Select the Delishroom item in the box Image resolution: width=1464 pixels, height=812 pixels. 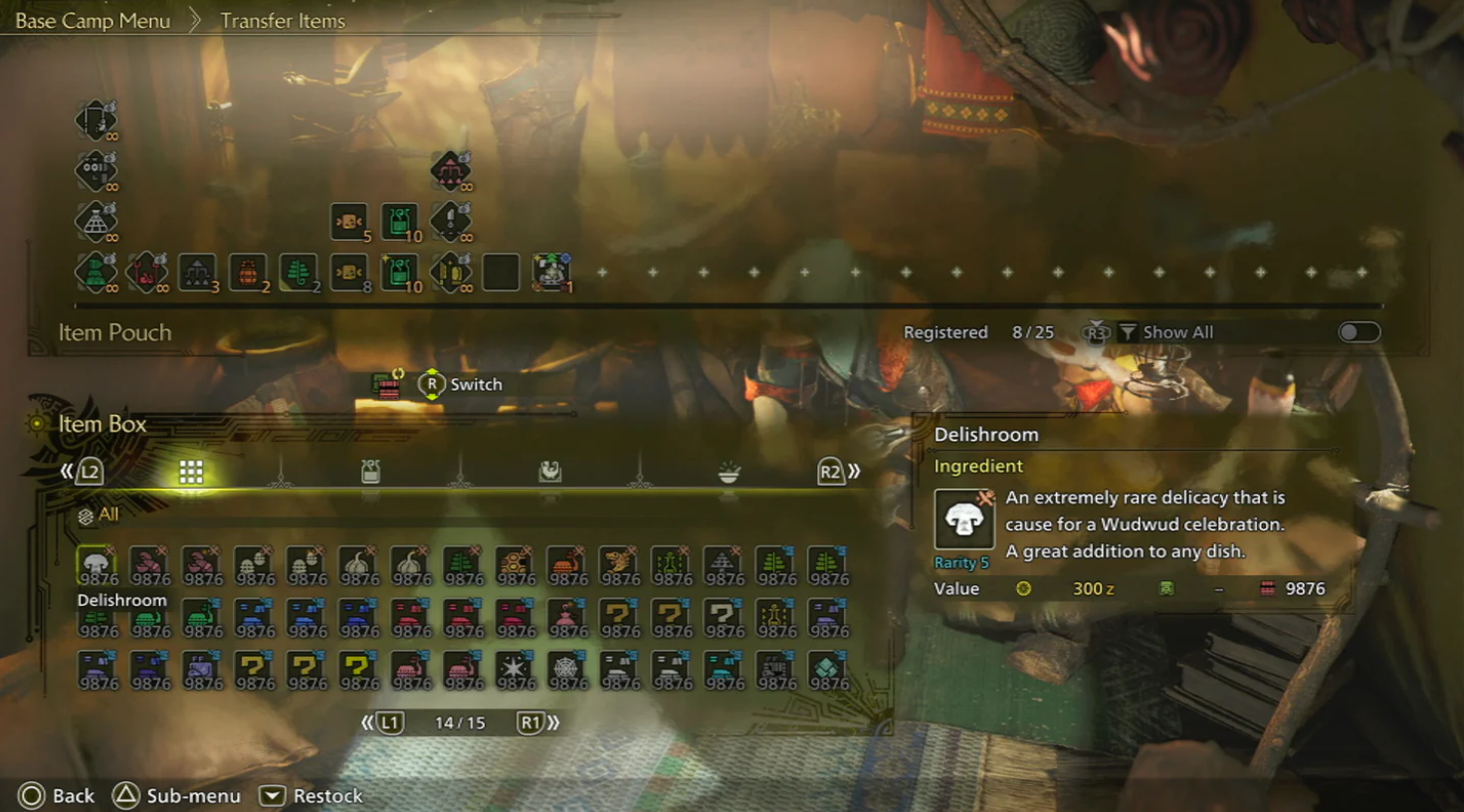(98, 565)
